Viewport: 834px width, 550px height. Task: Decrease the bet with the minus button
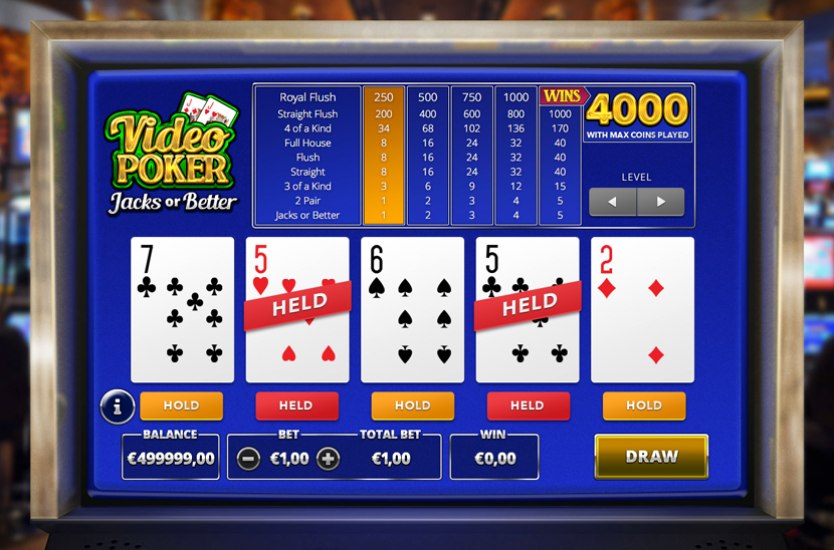(x=250, y=459)
